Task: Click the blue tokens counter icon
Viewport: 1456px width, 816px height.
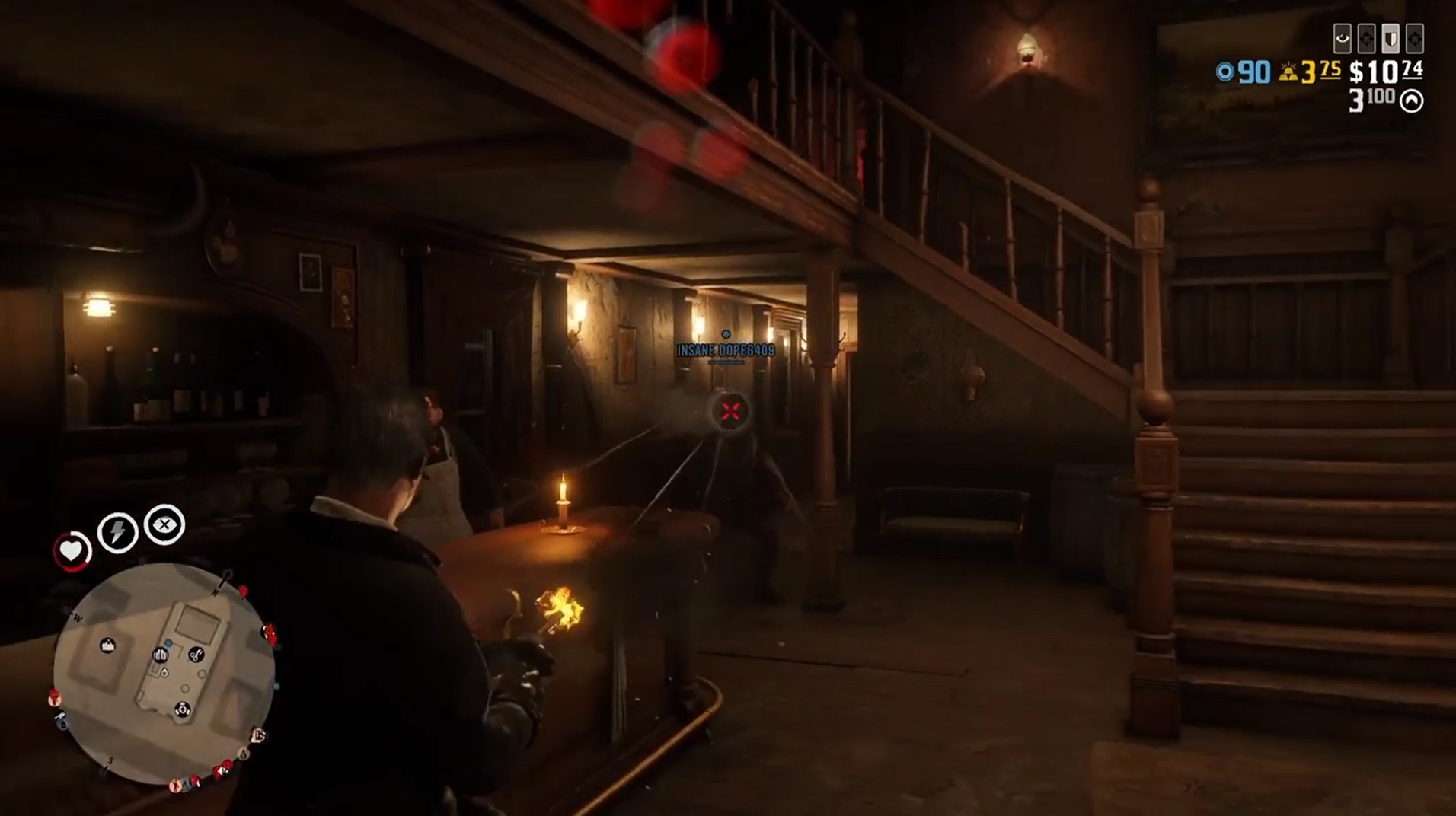Action: click(1226, 73)
